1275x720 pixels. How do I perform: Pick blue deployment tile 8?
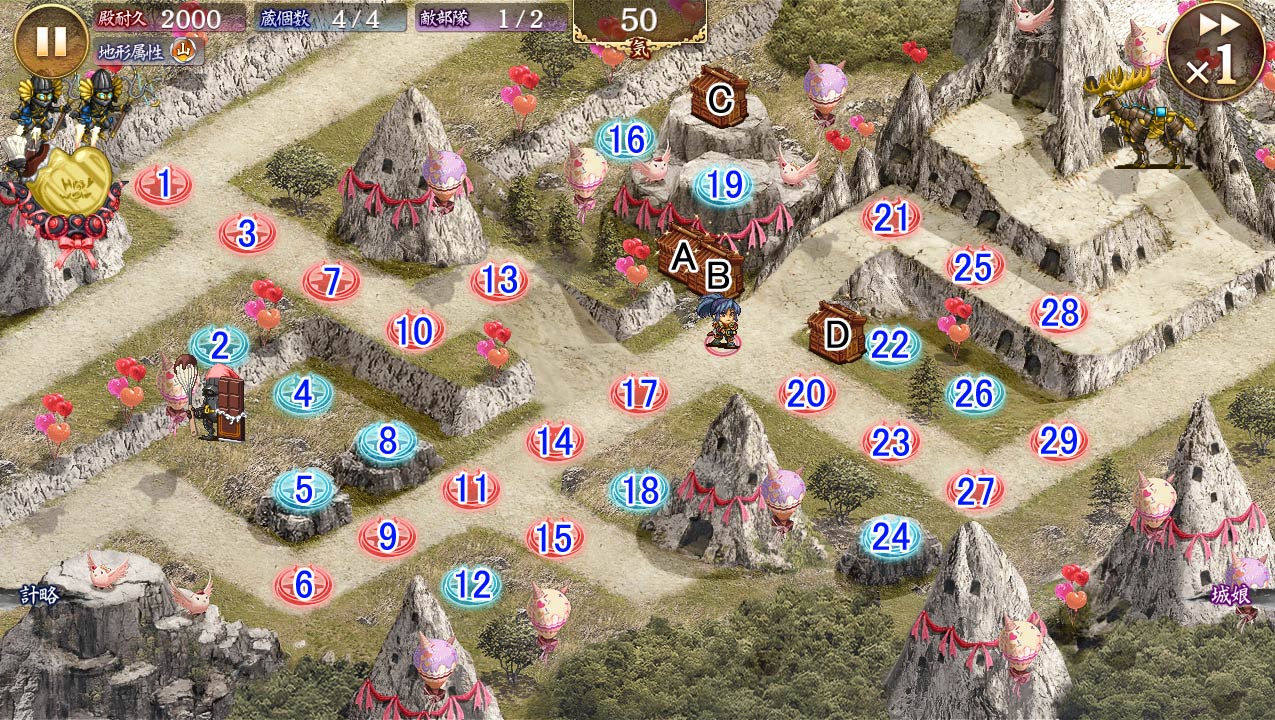387,441
